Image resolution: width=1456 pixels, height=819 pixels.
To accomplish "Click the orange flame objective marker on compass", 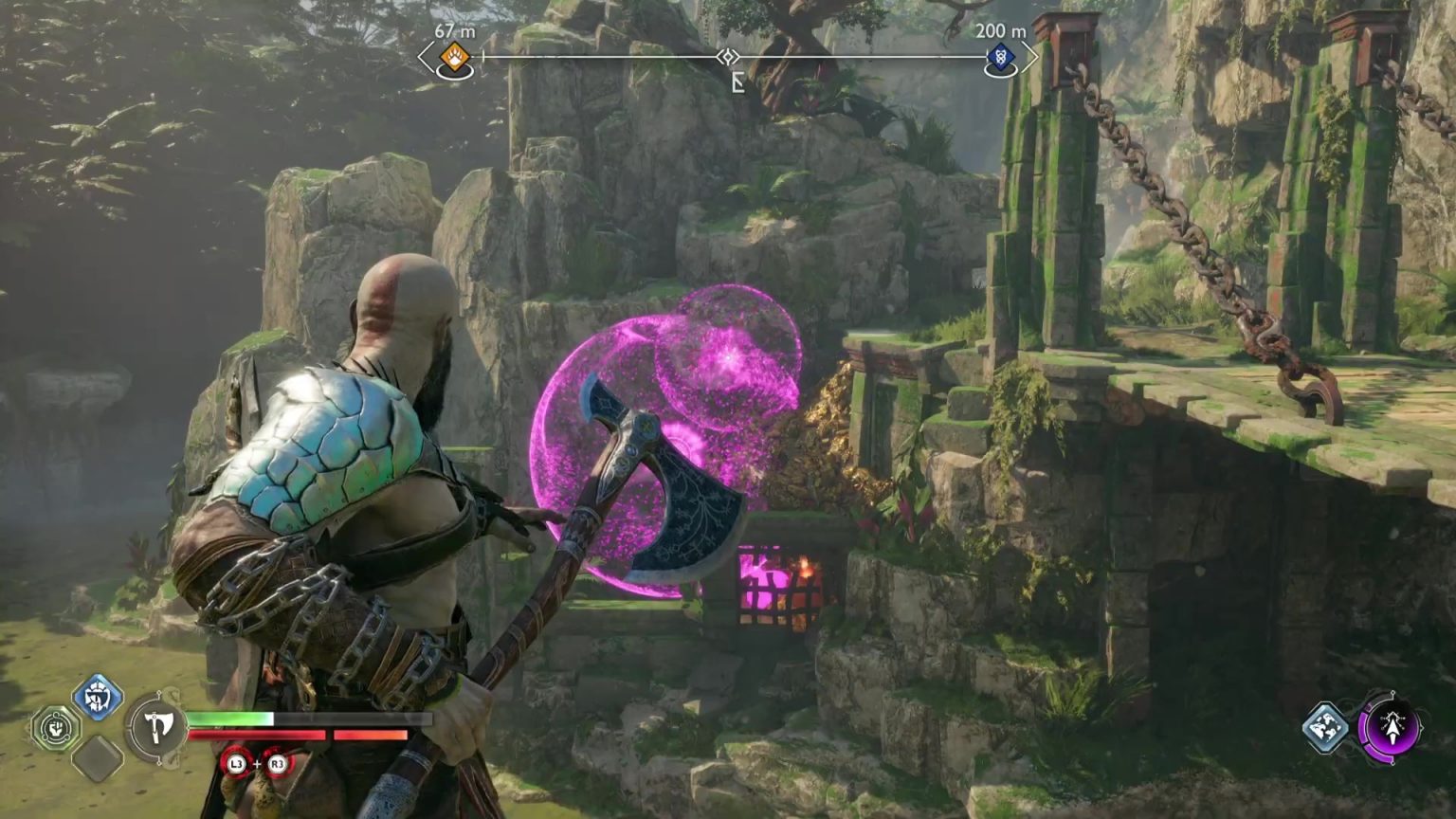I will click(453, 59).
